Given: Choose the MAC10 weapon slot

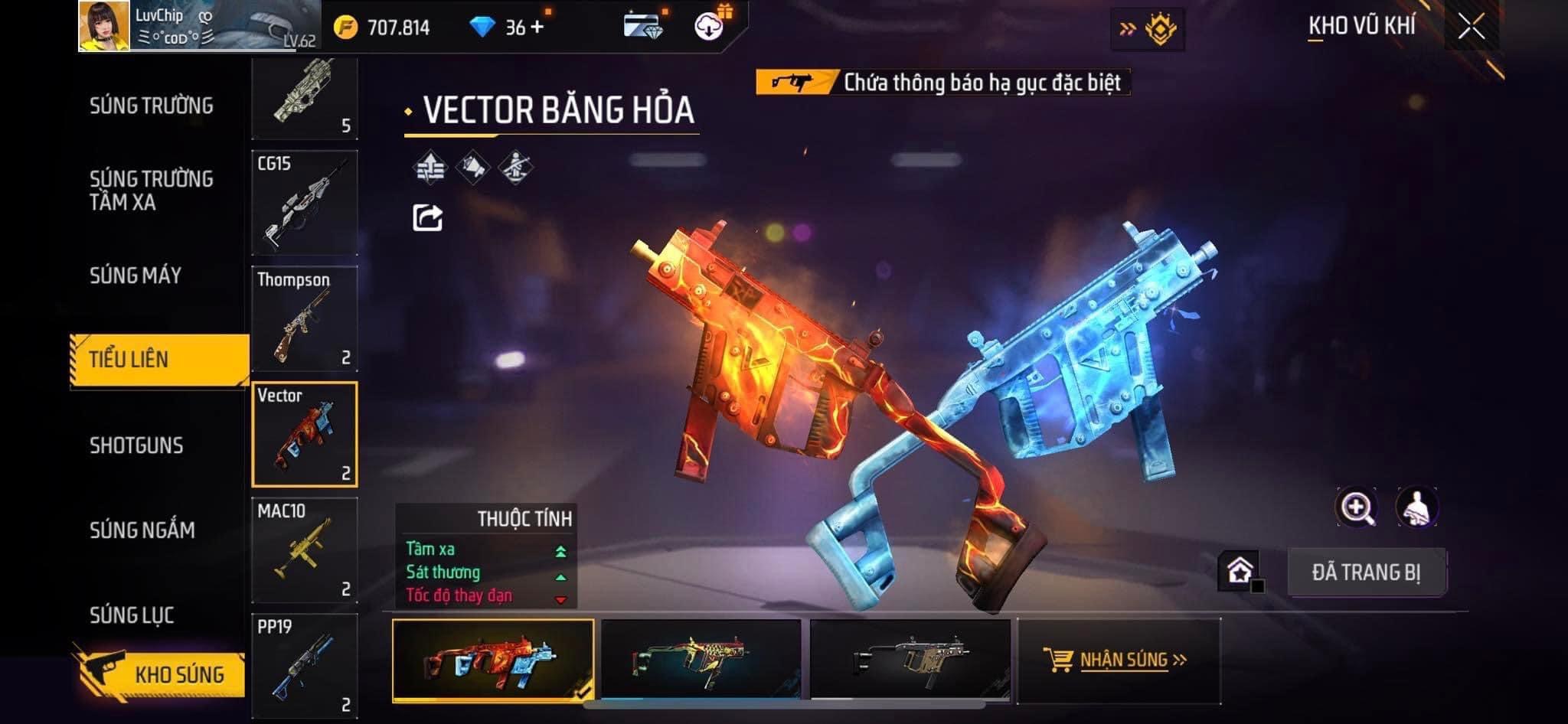Looking at the screenshot, I should [x=305, y=550].
